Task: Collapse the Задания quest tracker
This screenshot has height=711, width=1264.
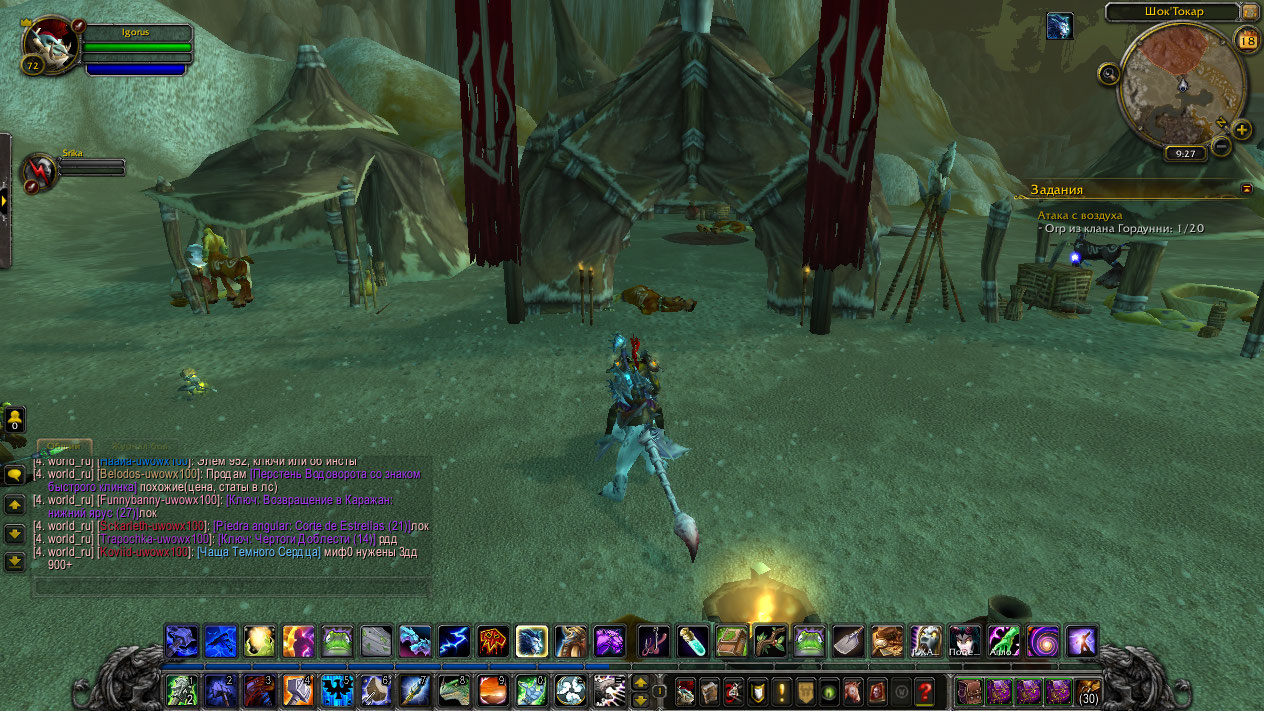Action: [1247, 188]
